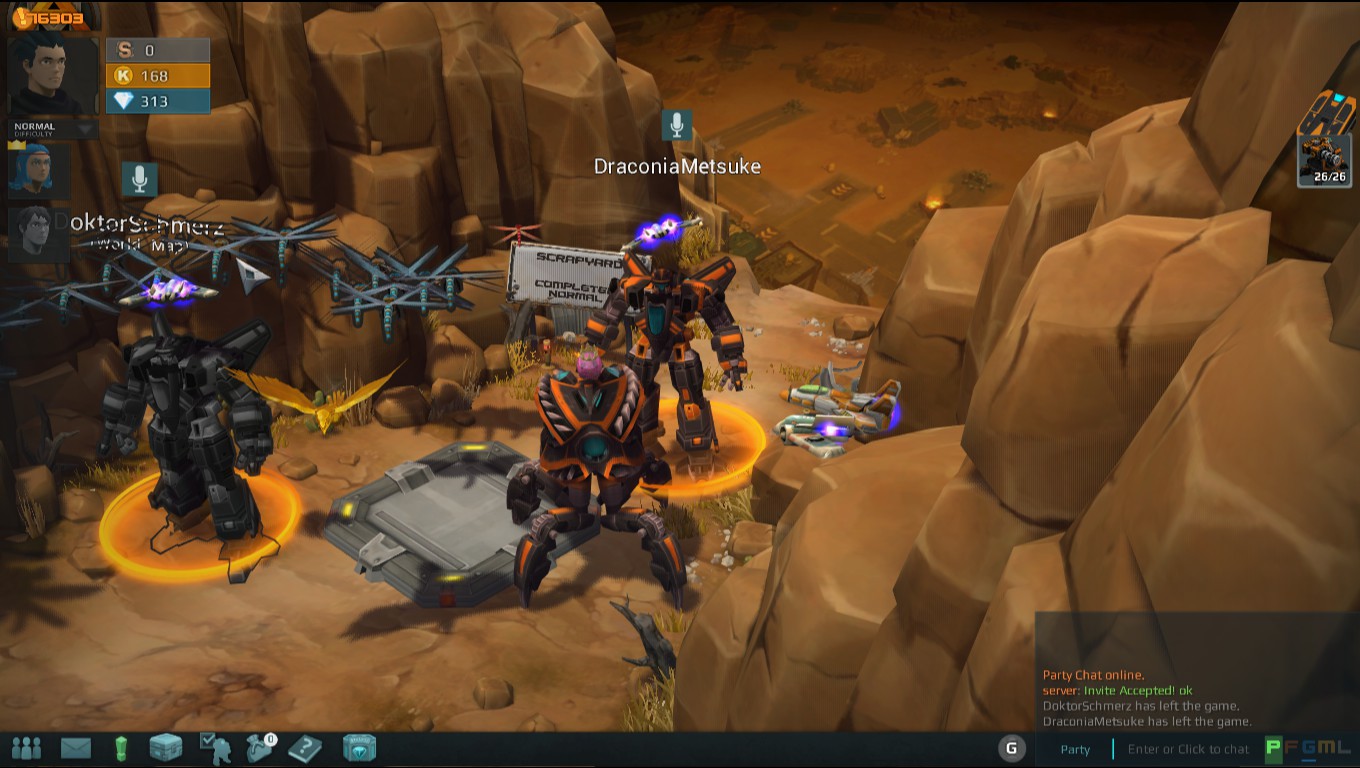Expand the crowned party leader portrait

click(38, 172)
